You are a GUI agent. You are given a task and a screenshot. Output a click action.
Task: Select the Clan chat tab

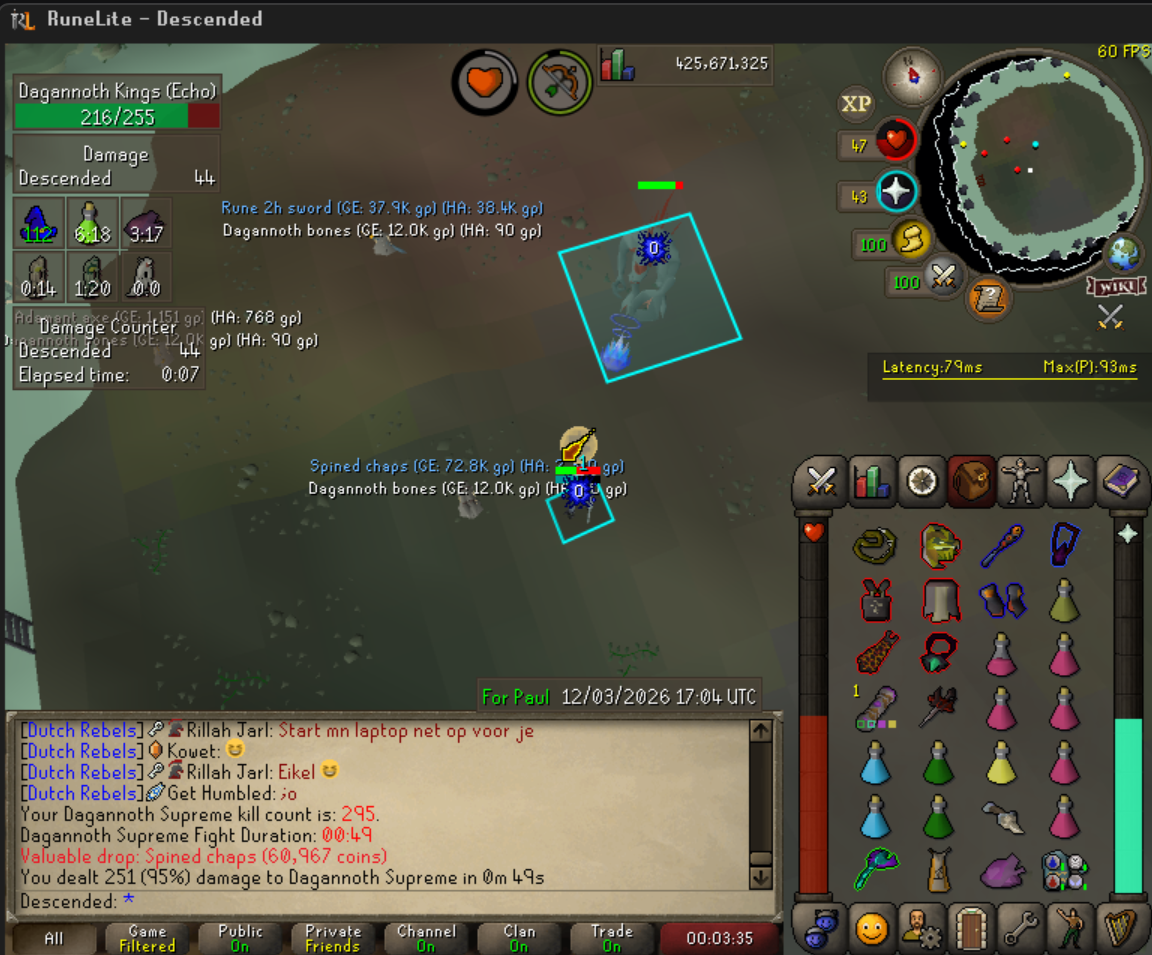pos(519,938)
